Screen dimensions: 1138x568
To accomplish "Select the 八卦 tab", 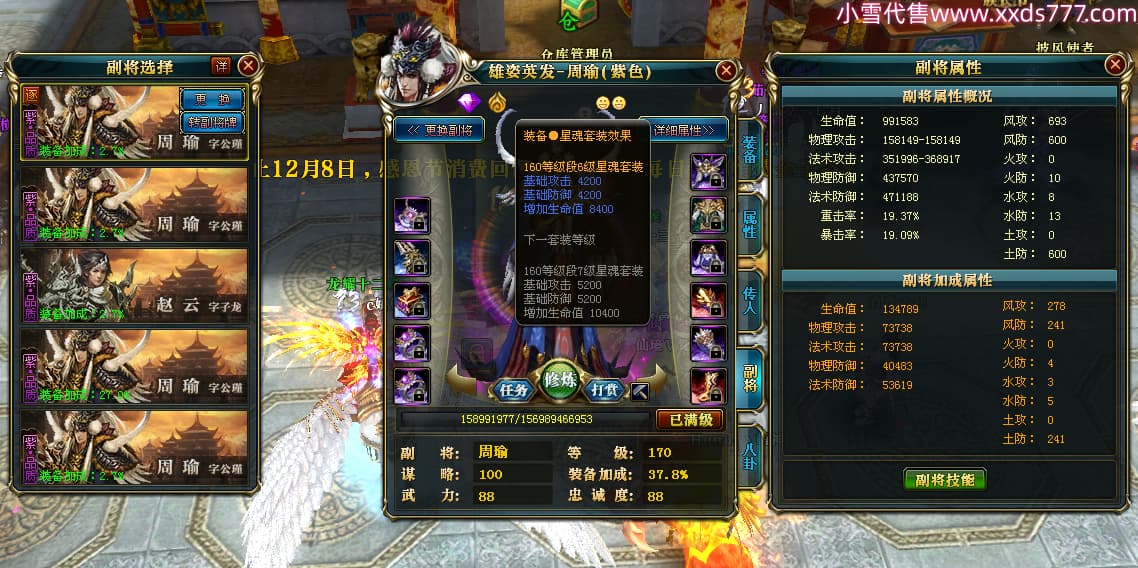I will [749, 456].
